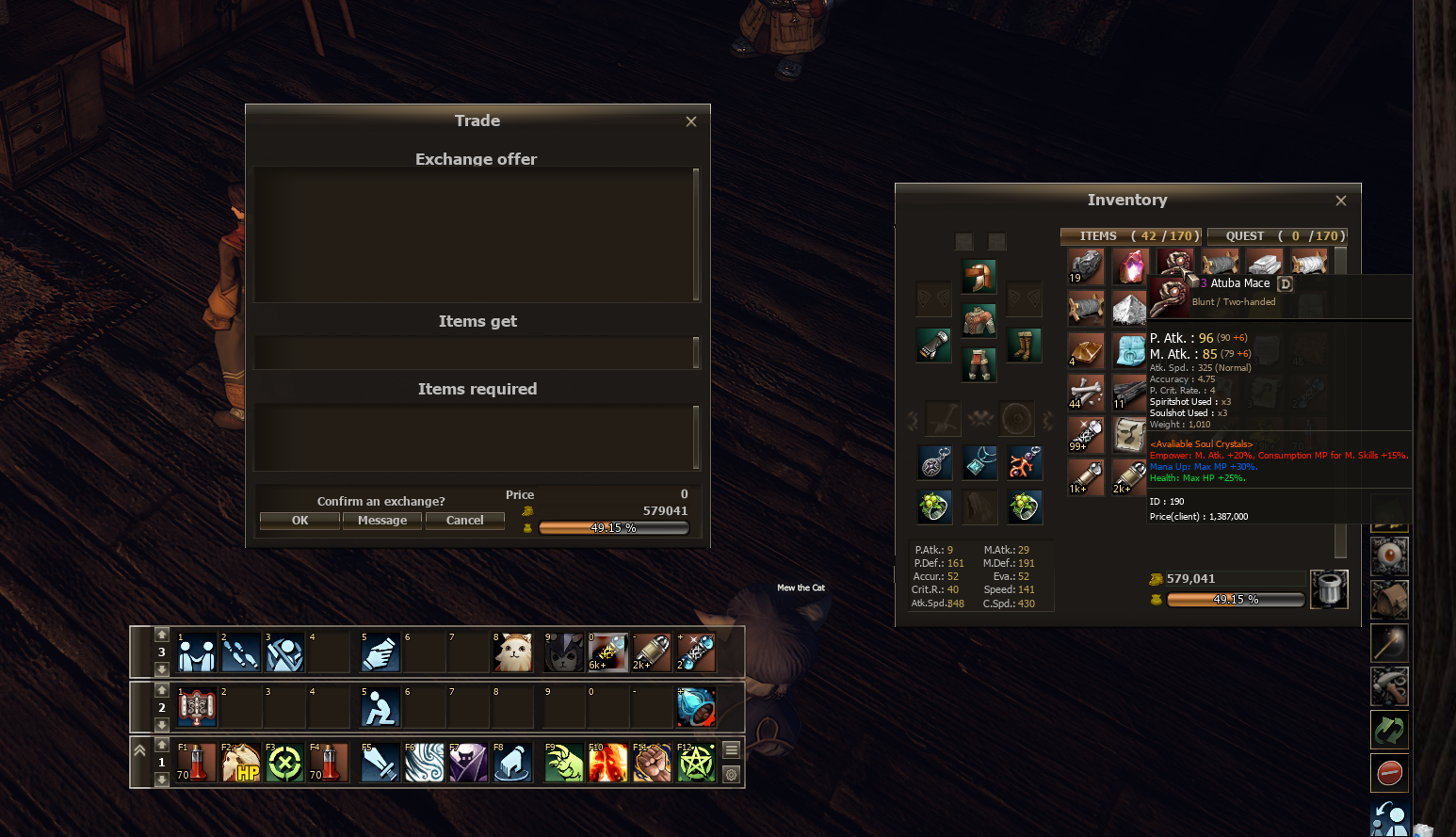This screenshot has width=1456, height=837.
Task: Click the red no-entry icon in side menu
Action: tap(1389, 773)
